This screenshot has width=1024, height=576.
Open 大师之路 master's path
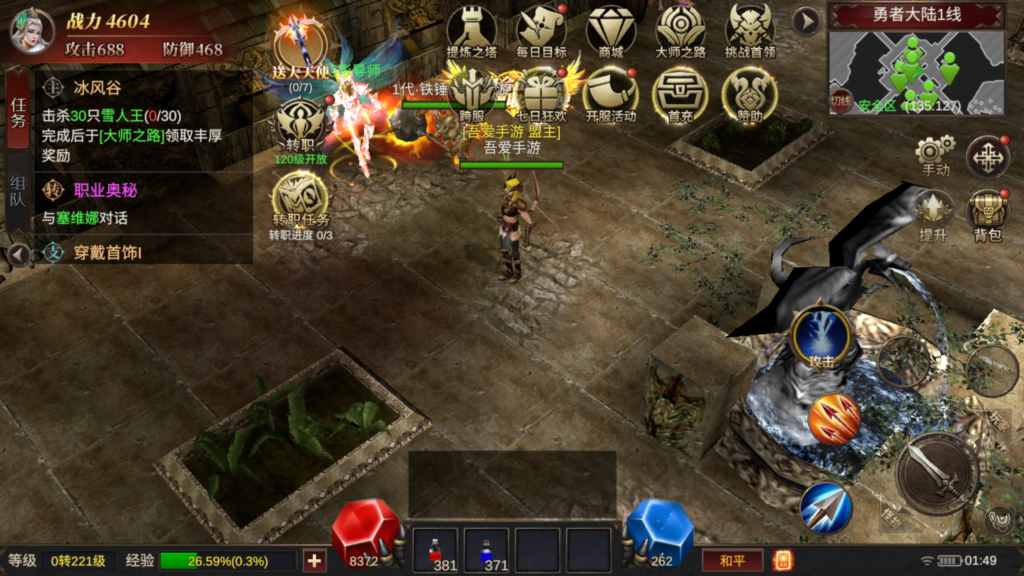[680, 31]
